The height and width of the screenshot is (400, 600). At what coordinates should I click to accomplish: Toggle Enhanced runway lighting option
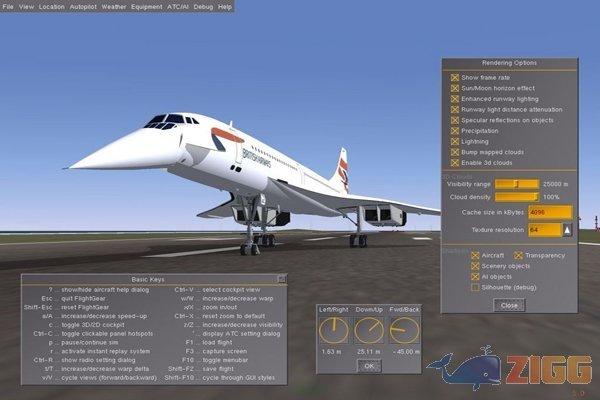[x=455, y=98]
